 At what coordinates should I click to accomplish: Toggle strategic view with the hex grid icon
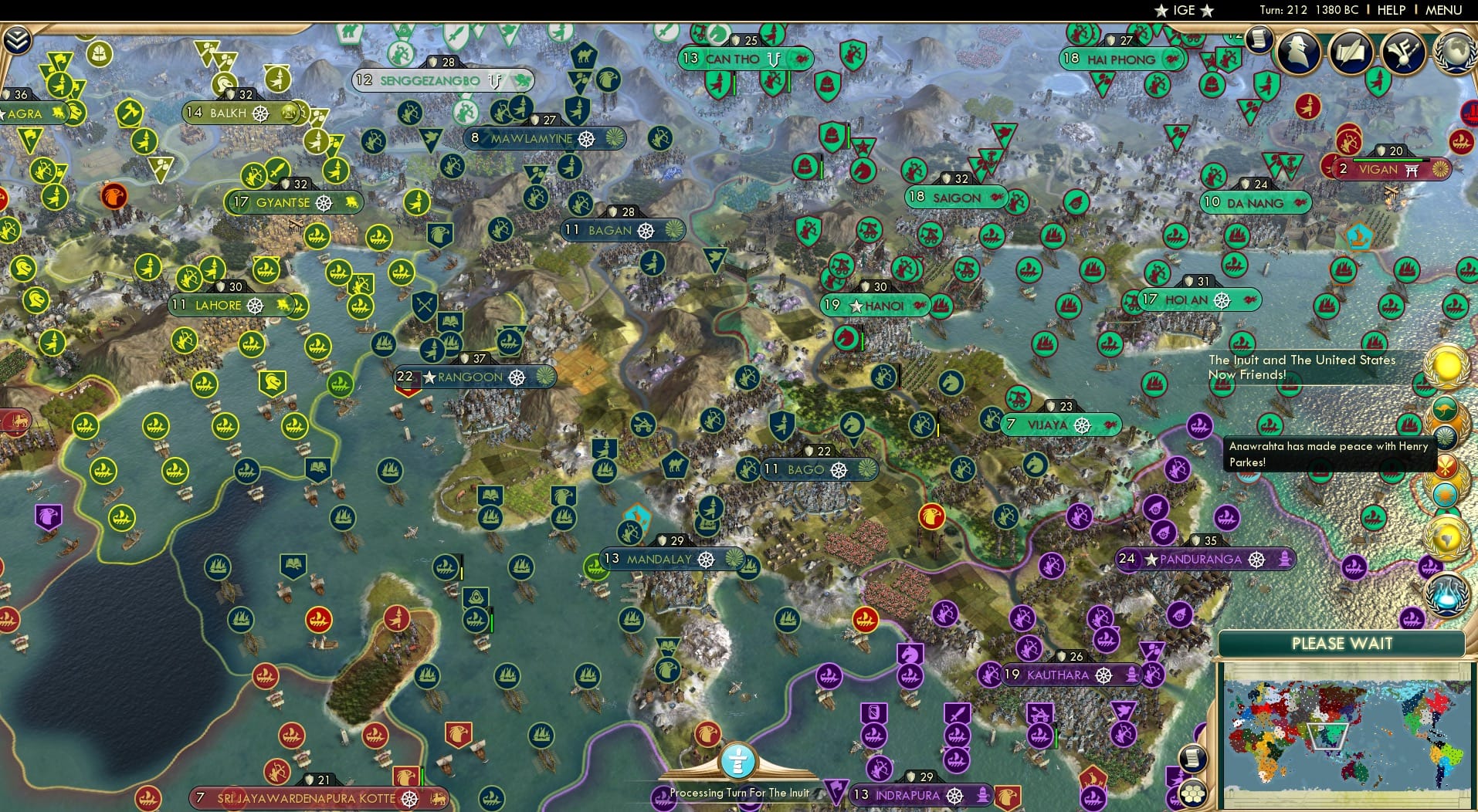1193,793
